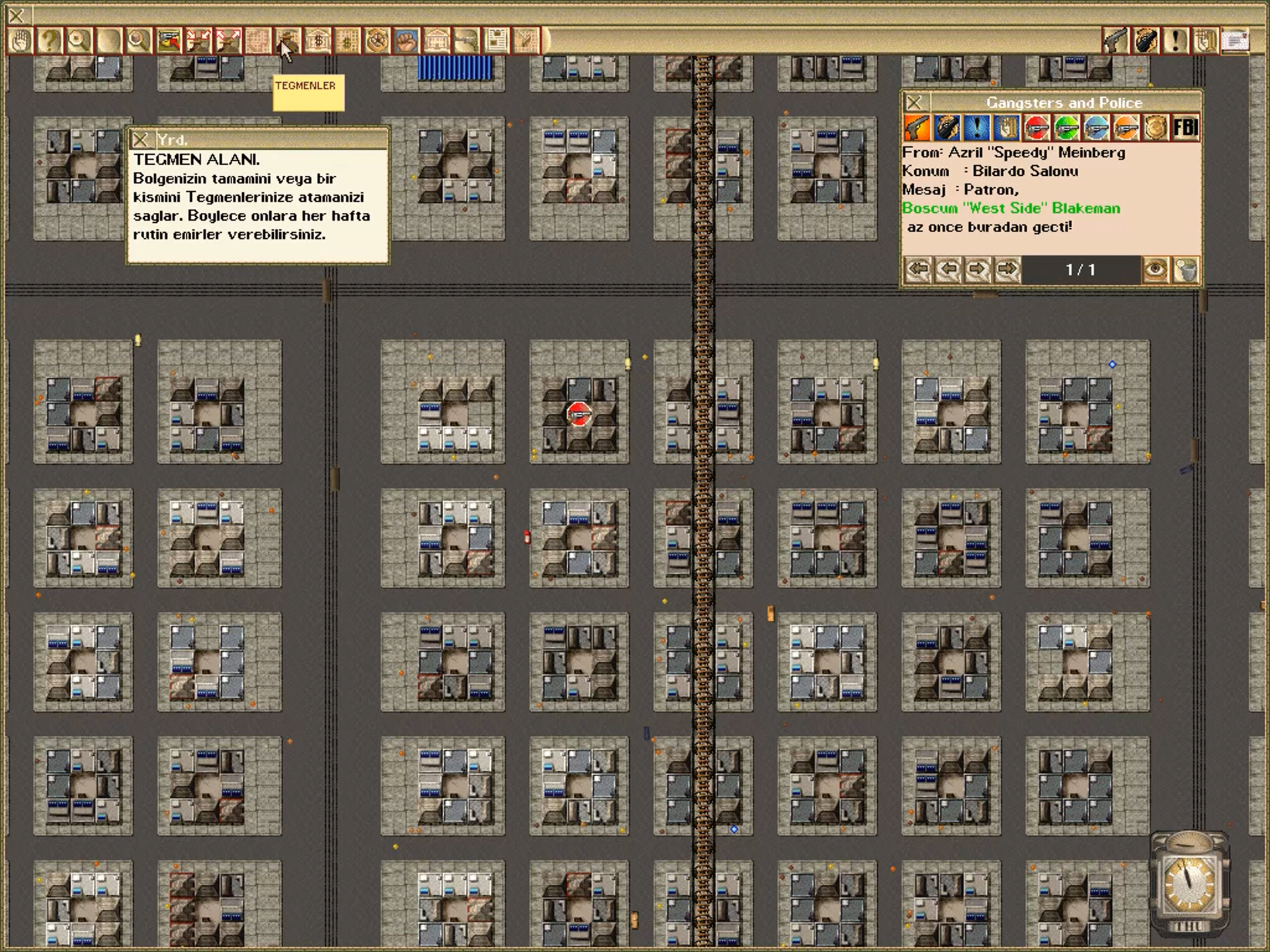
Task: Go to the first message with double-left arrow
Action: [x=917, y=270]
